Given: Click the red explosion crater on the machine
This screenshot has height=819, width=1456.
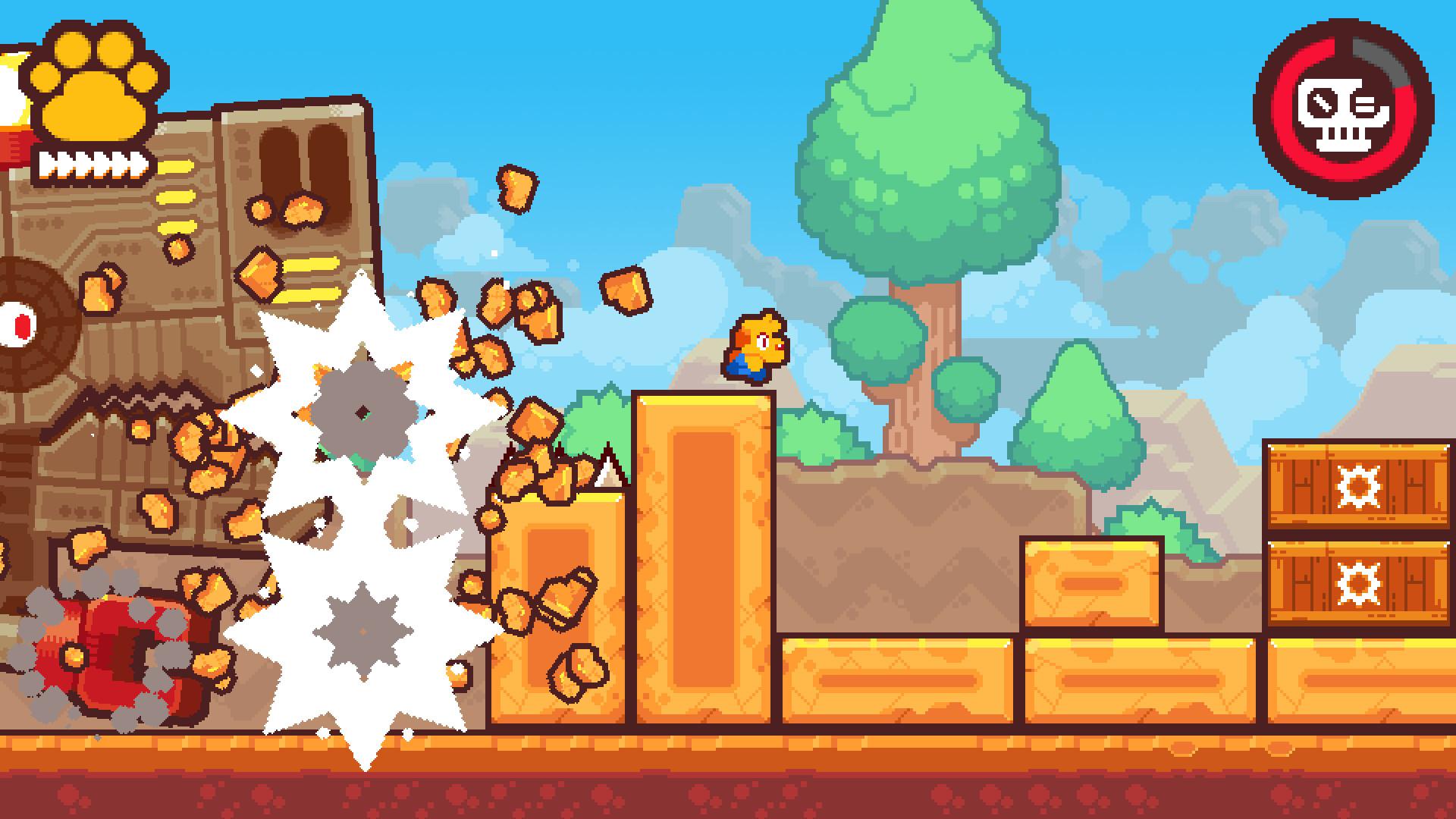Looking at the screenshot, I should (118, 652).
